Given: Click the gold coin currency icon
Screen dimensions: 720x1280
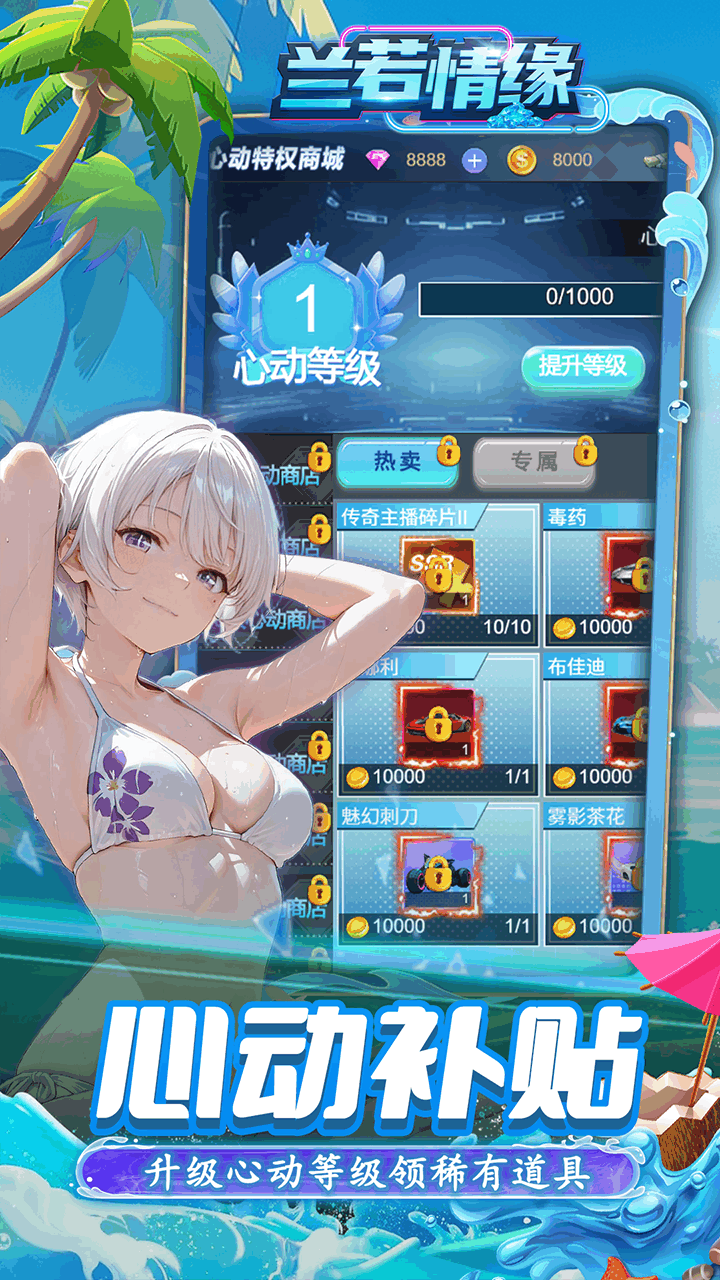Looking at the screenshot, I should tap(522, 160).
